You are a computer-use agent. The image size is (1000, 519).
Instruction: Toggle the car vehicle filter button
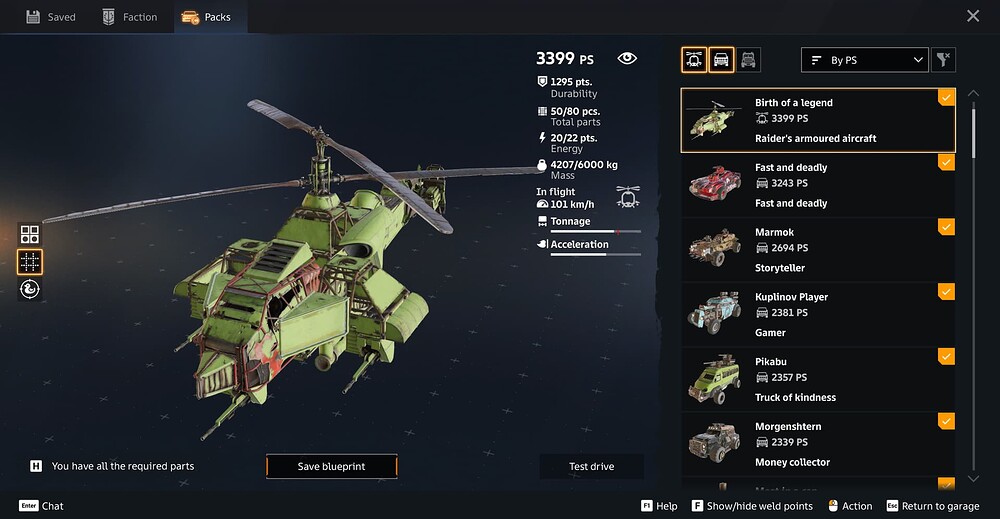721,60
